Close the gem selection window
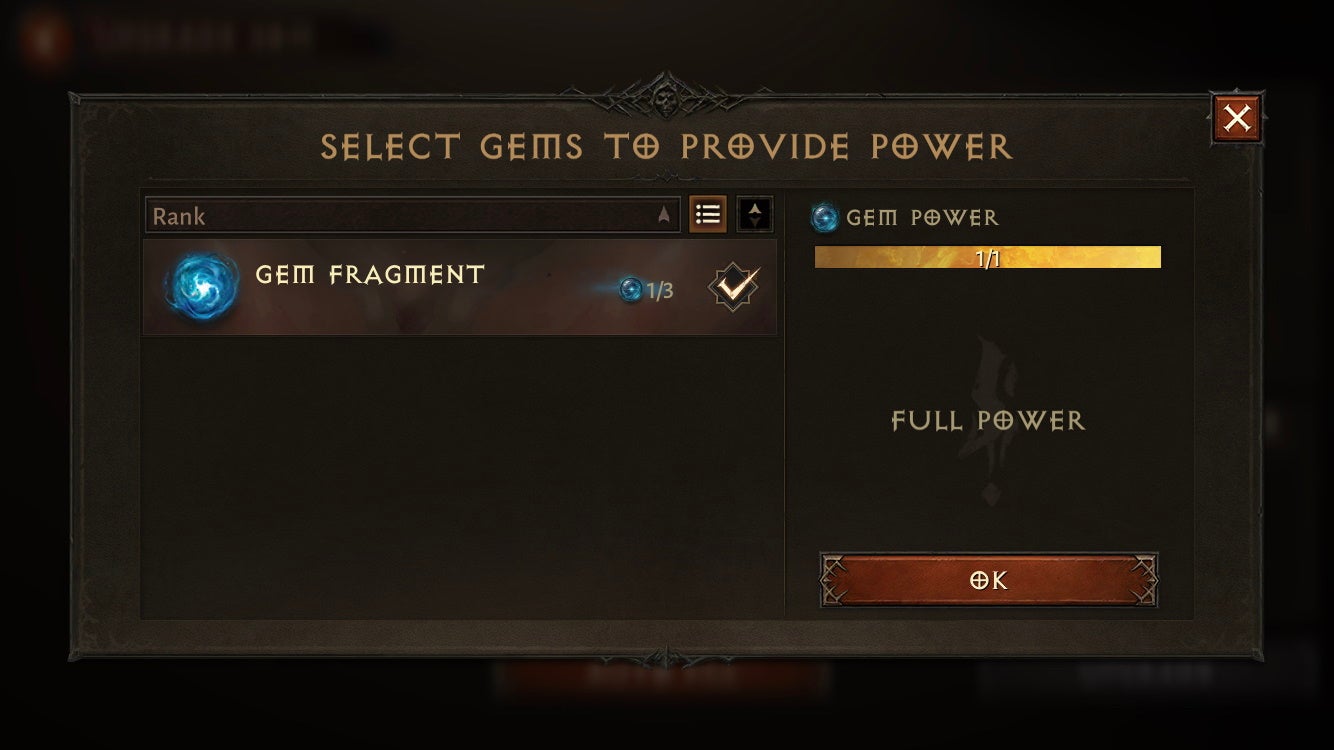Image resolution: width=1334 pixels, height=750 pixels. point(1237,116)
